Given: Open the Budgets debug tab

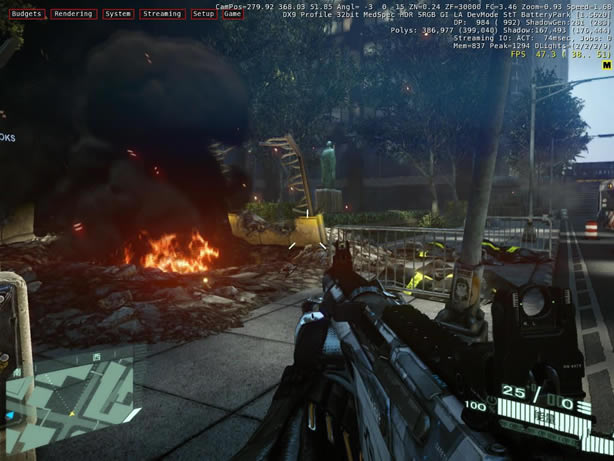Looking at the screenshot, I should click(26, 14).
